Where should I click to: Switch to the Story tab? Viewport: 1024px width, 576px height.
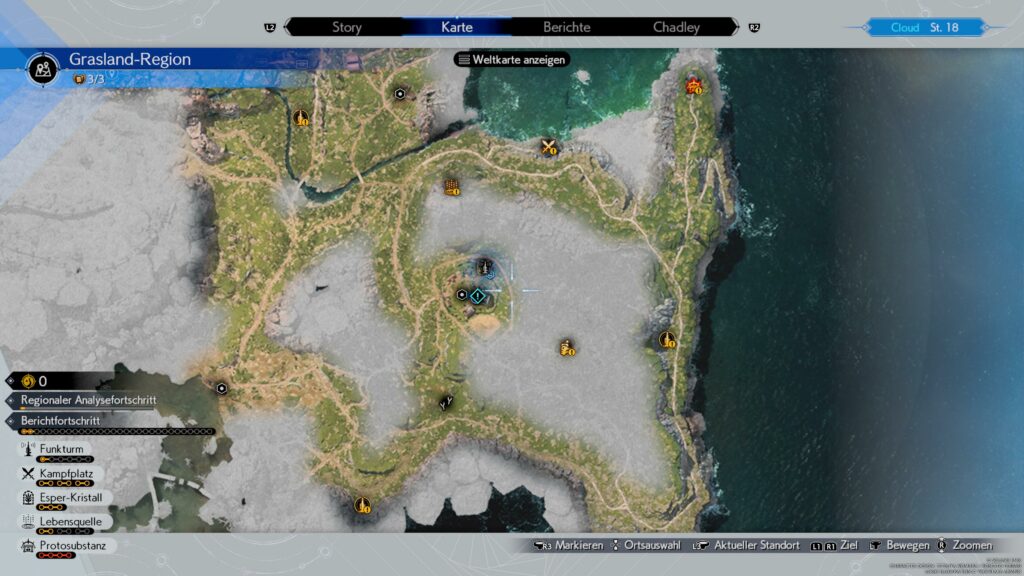click(346, 27)
